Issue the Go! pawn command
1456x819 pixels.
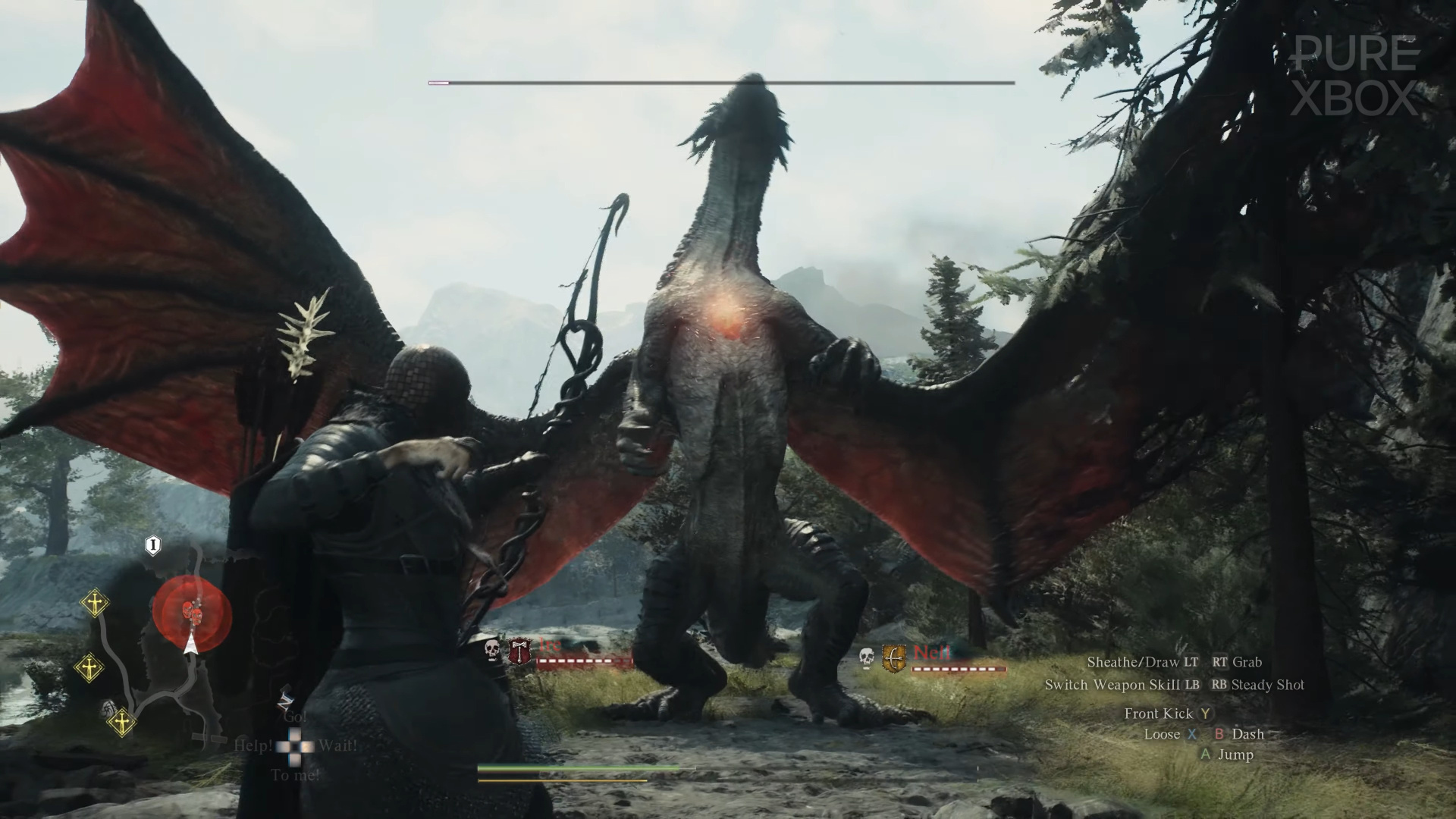(296, 717)
